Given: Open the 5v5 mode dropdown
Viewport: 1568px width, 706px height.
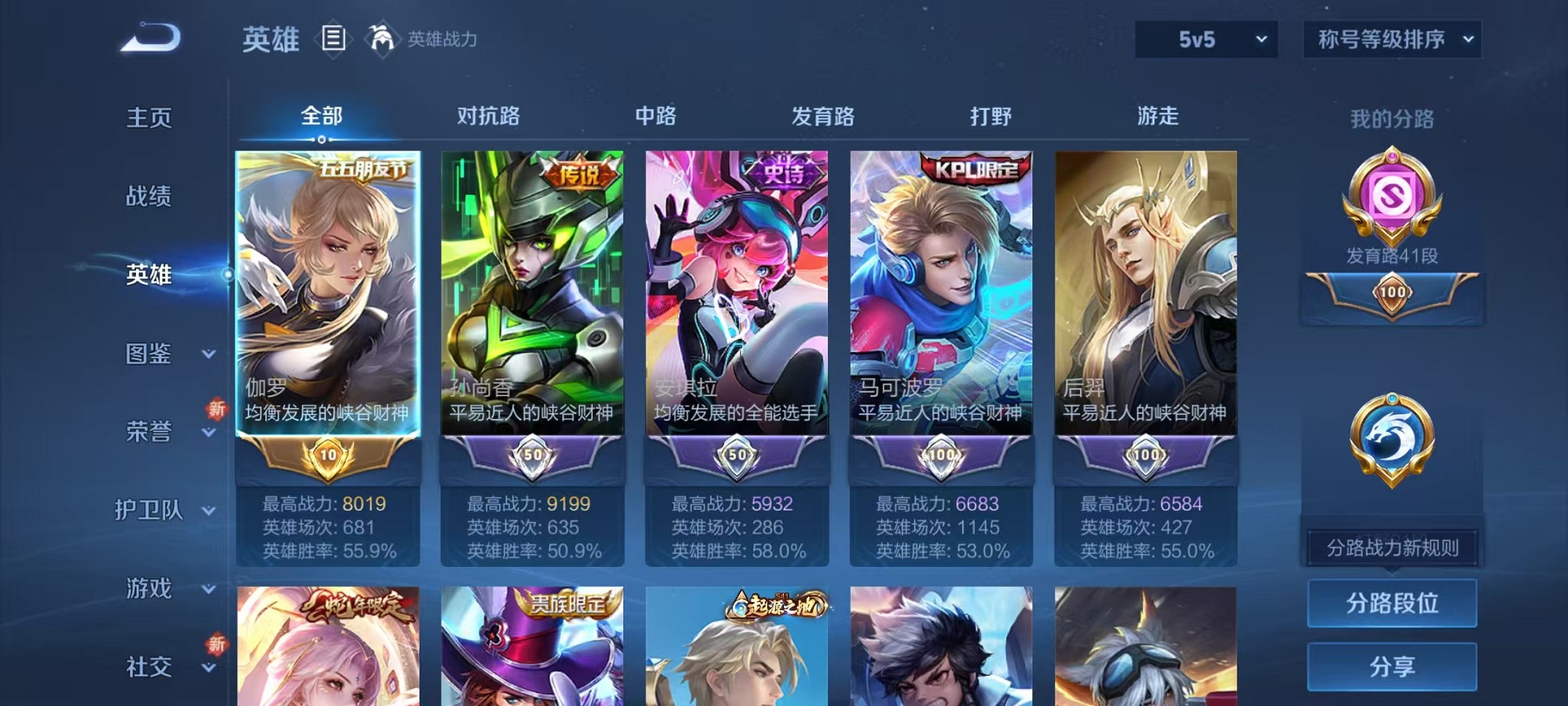Looking at the screenshot, I should [1205, 40].
